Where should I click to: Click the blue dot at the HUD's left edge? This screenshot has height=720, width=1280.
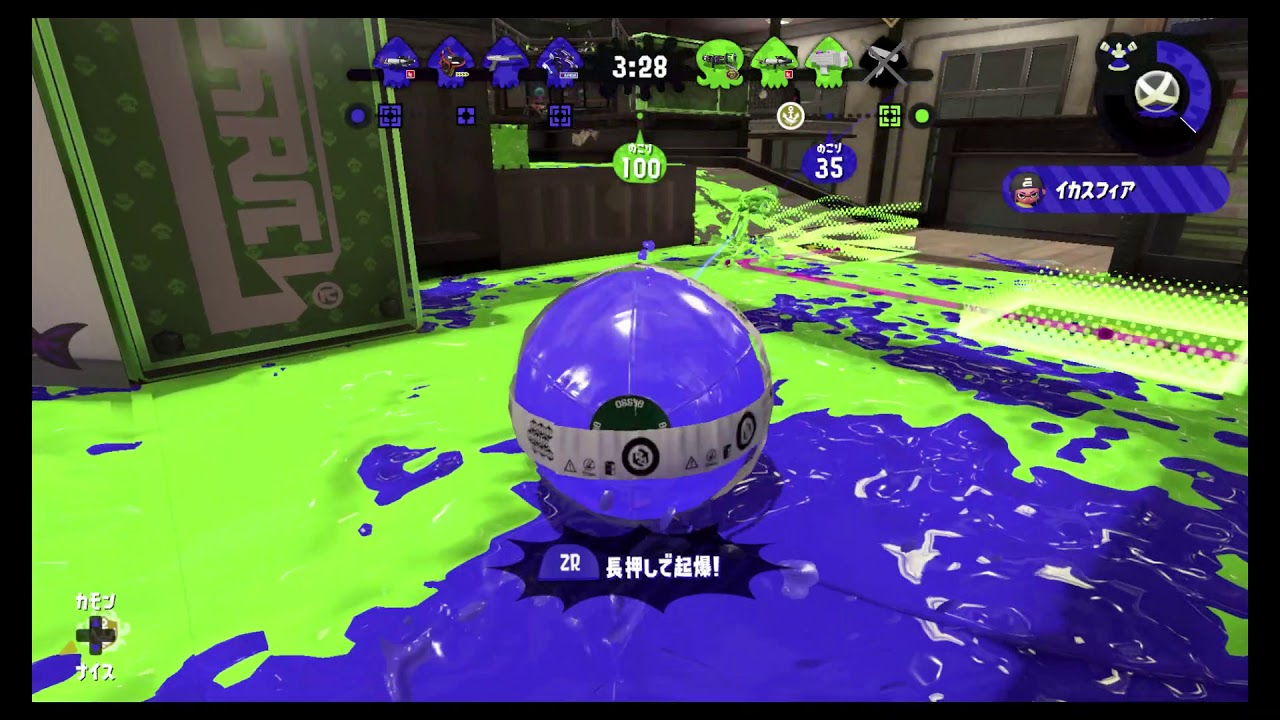pyautogui.click(x=358, y=115)
